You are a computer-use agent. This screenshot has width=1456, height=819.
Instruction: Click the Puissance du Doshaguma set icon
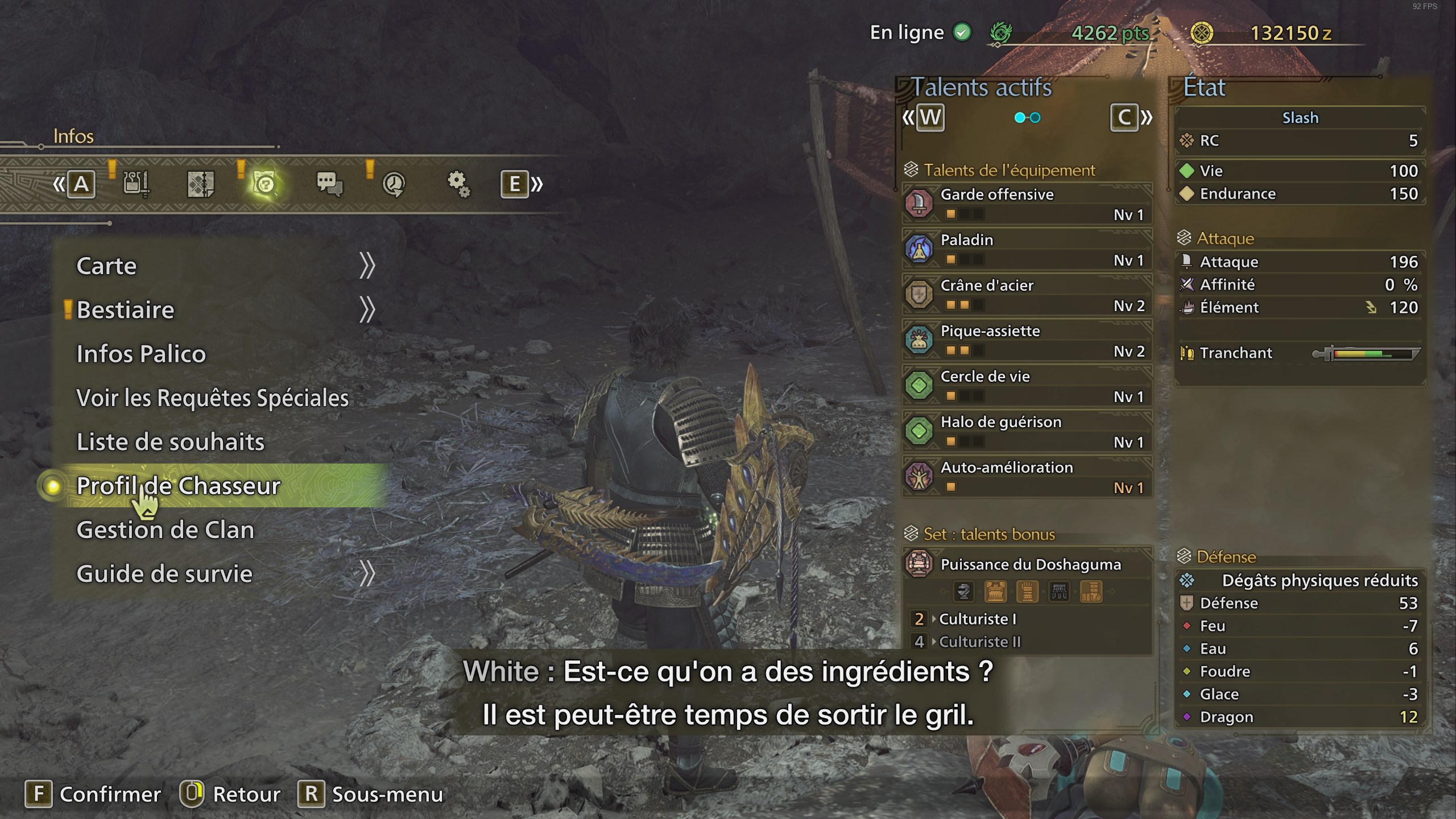pos(921,564)
